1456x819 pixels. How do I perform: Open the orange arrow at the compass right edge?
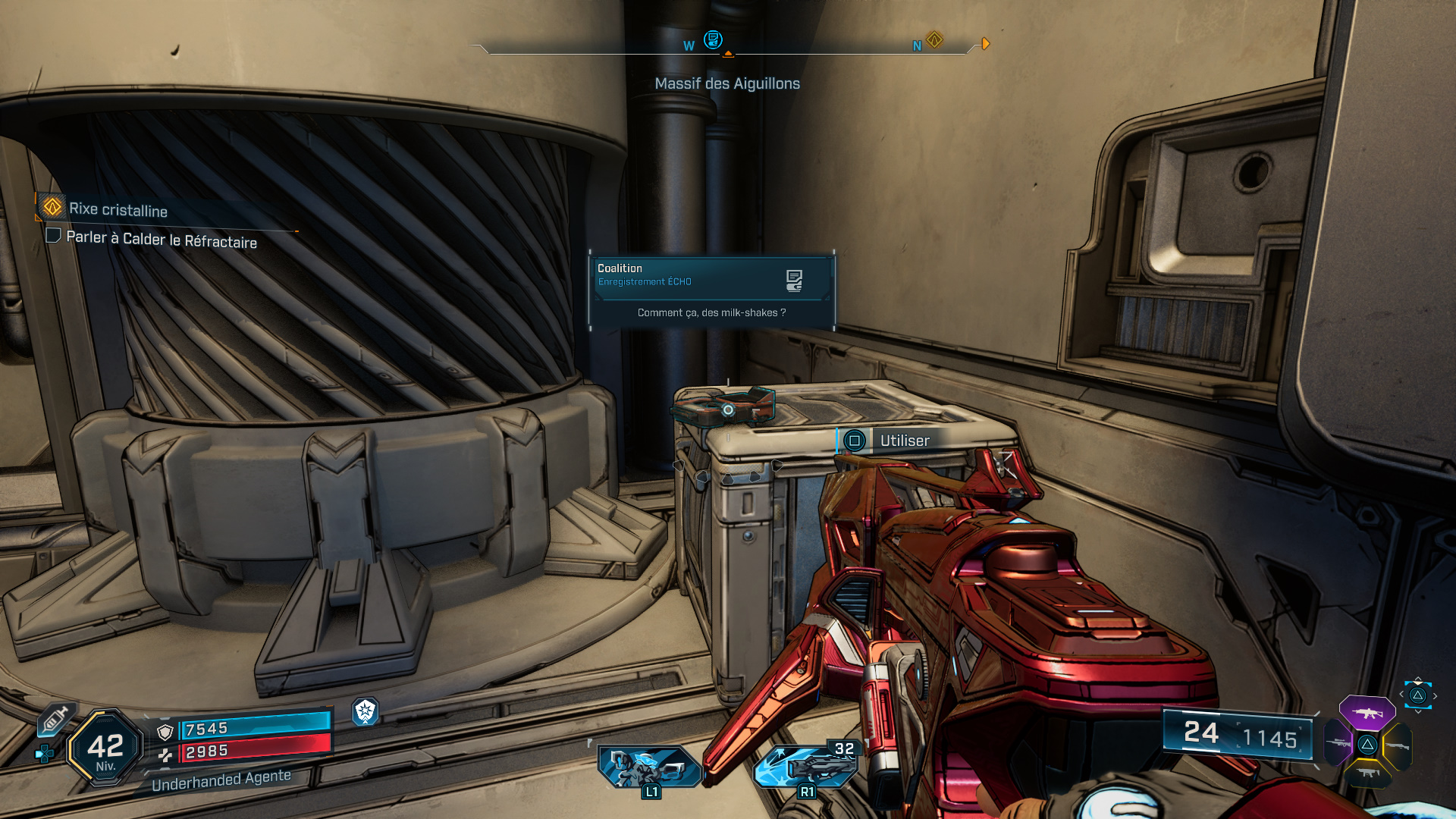[985, 44]
